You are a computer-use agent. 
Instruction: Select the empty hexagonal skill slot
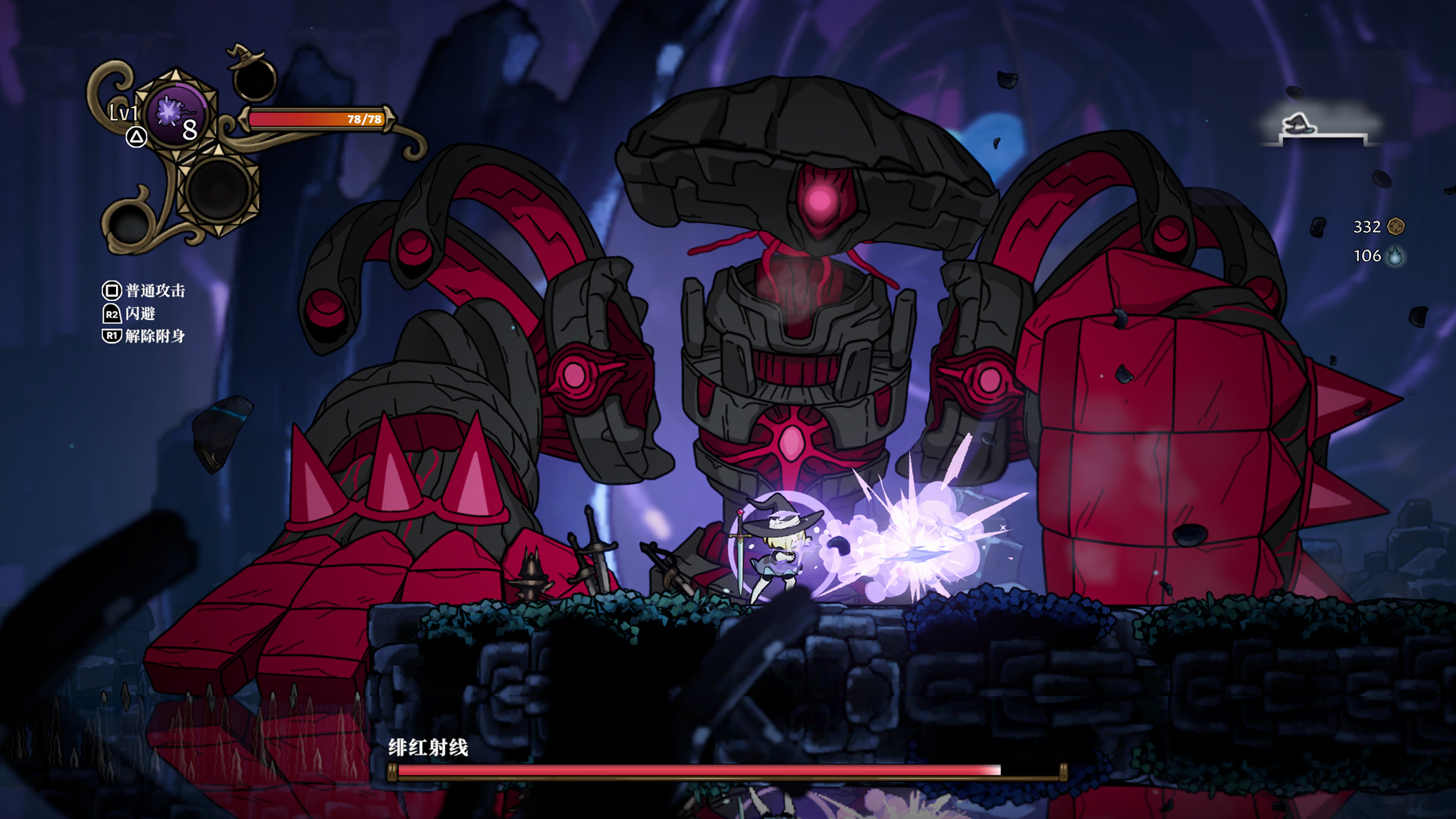click(219, 190)
